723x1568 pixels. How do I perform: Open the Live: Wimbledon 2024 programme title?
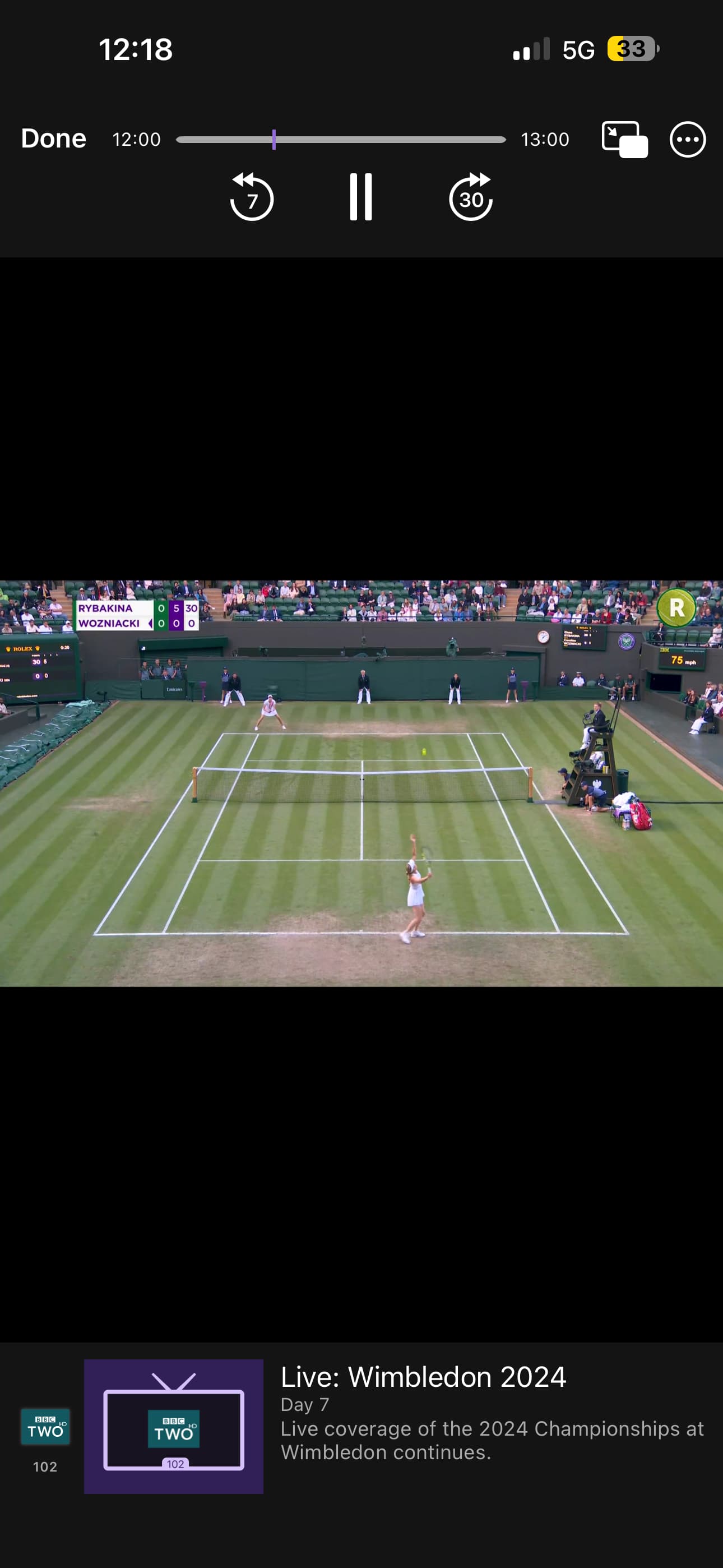pos(423,1377)
